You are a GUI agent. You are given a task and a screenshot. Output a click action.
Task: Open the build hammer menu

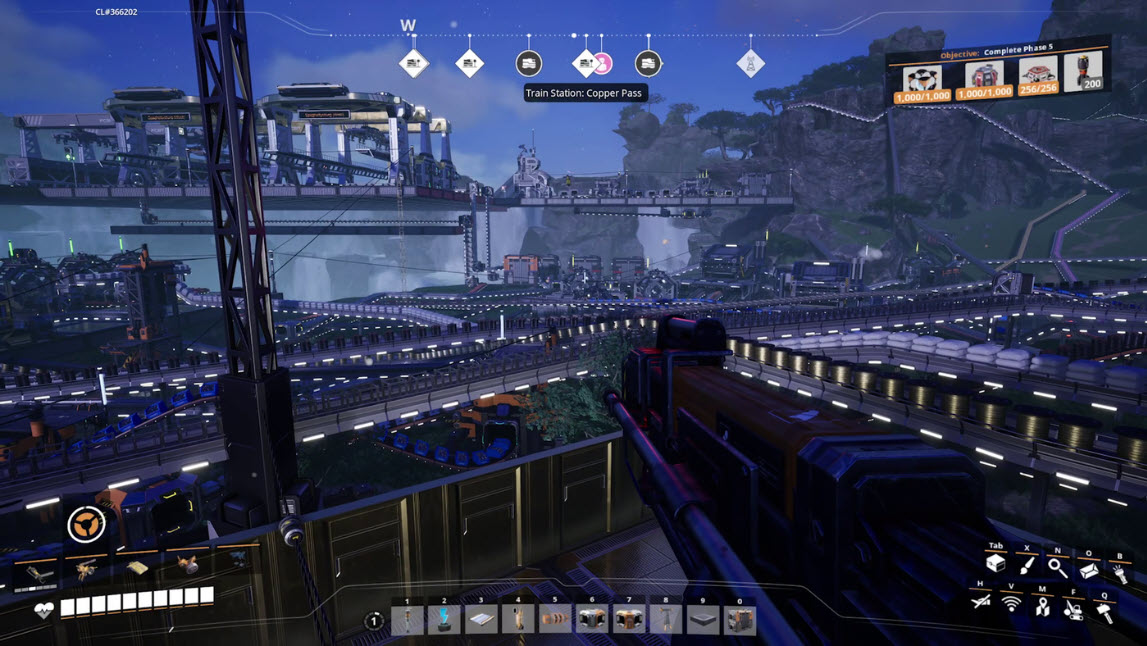(1105, 611)
